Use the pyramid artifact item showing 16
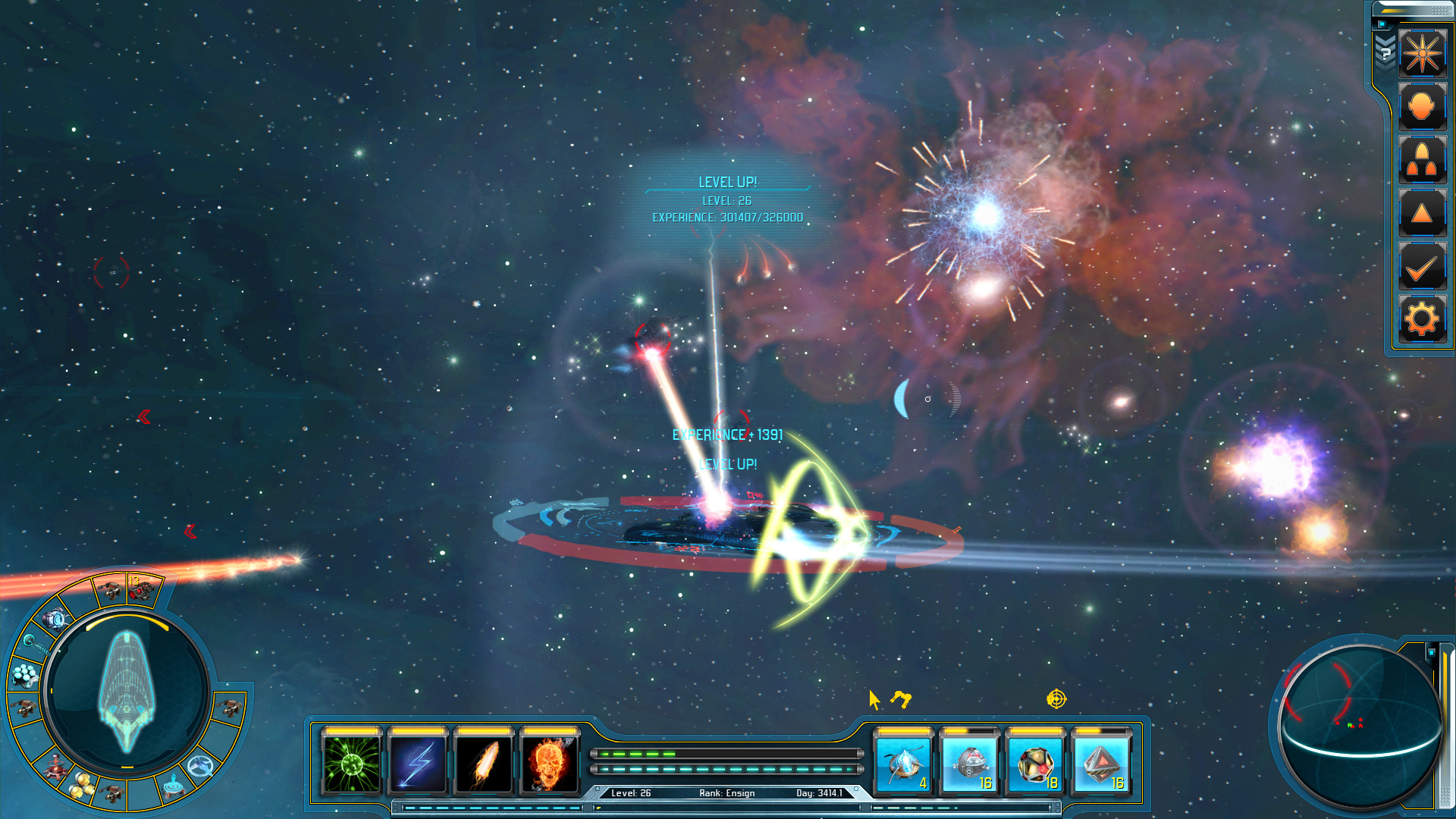The width and height of the screenshot is (1456, 819). [1101, 764]
